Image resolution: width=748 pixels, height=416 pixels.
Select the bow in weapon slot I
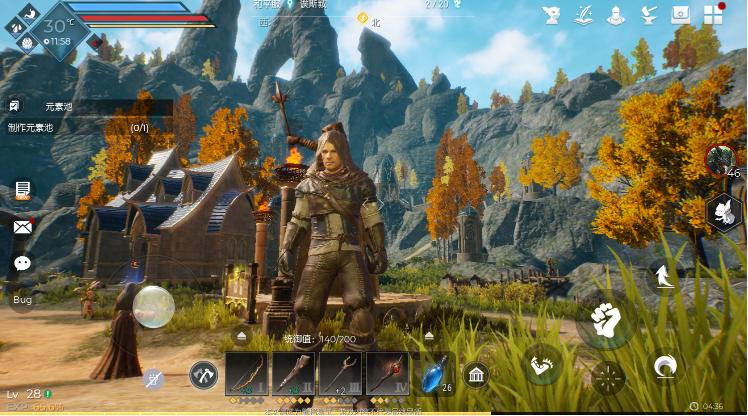246,374
